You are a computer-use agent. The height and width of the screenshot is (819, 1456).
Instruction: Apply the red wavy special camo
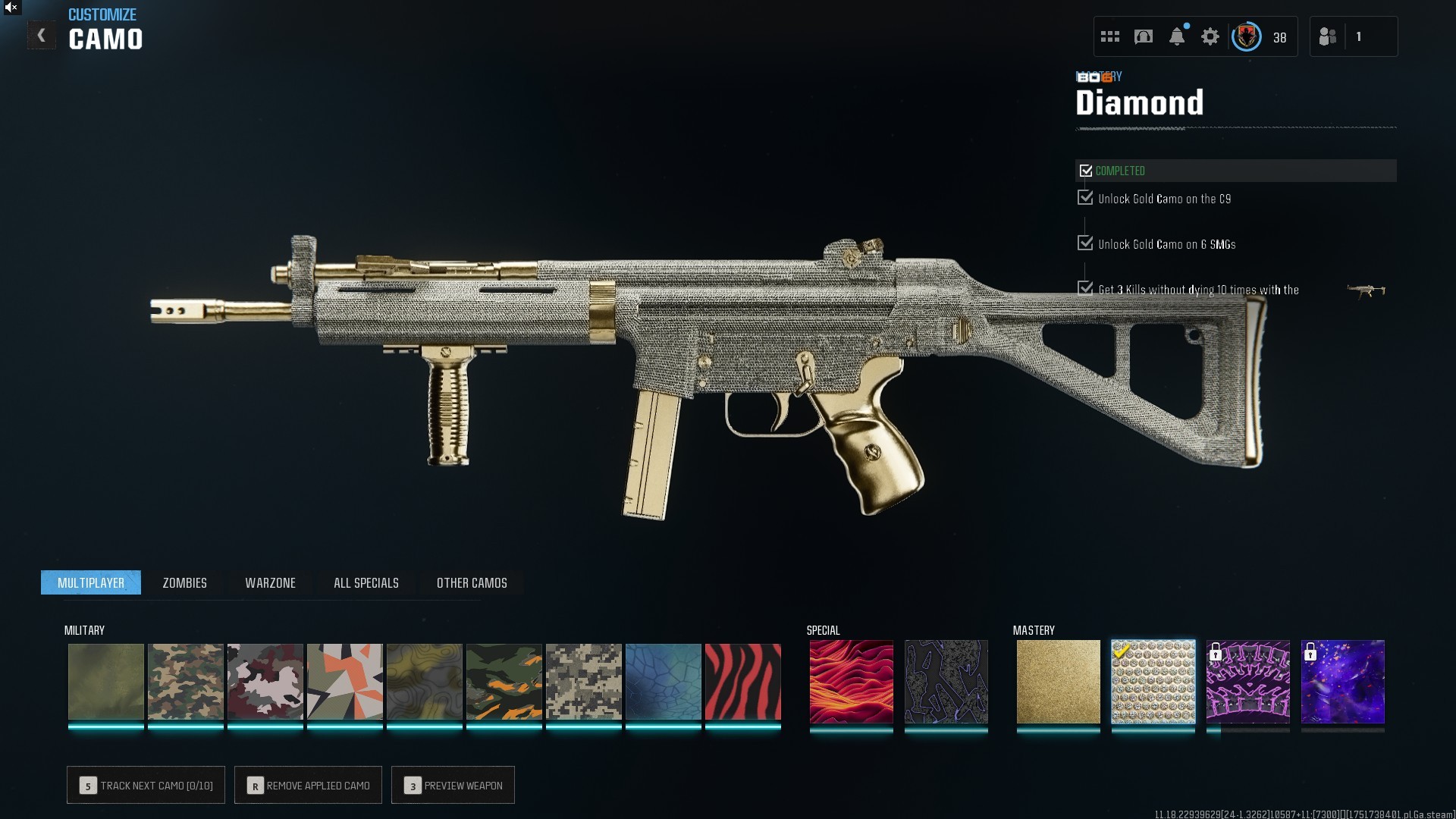pyautogui.click(x=851, y=682)
